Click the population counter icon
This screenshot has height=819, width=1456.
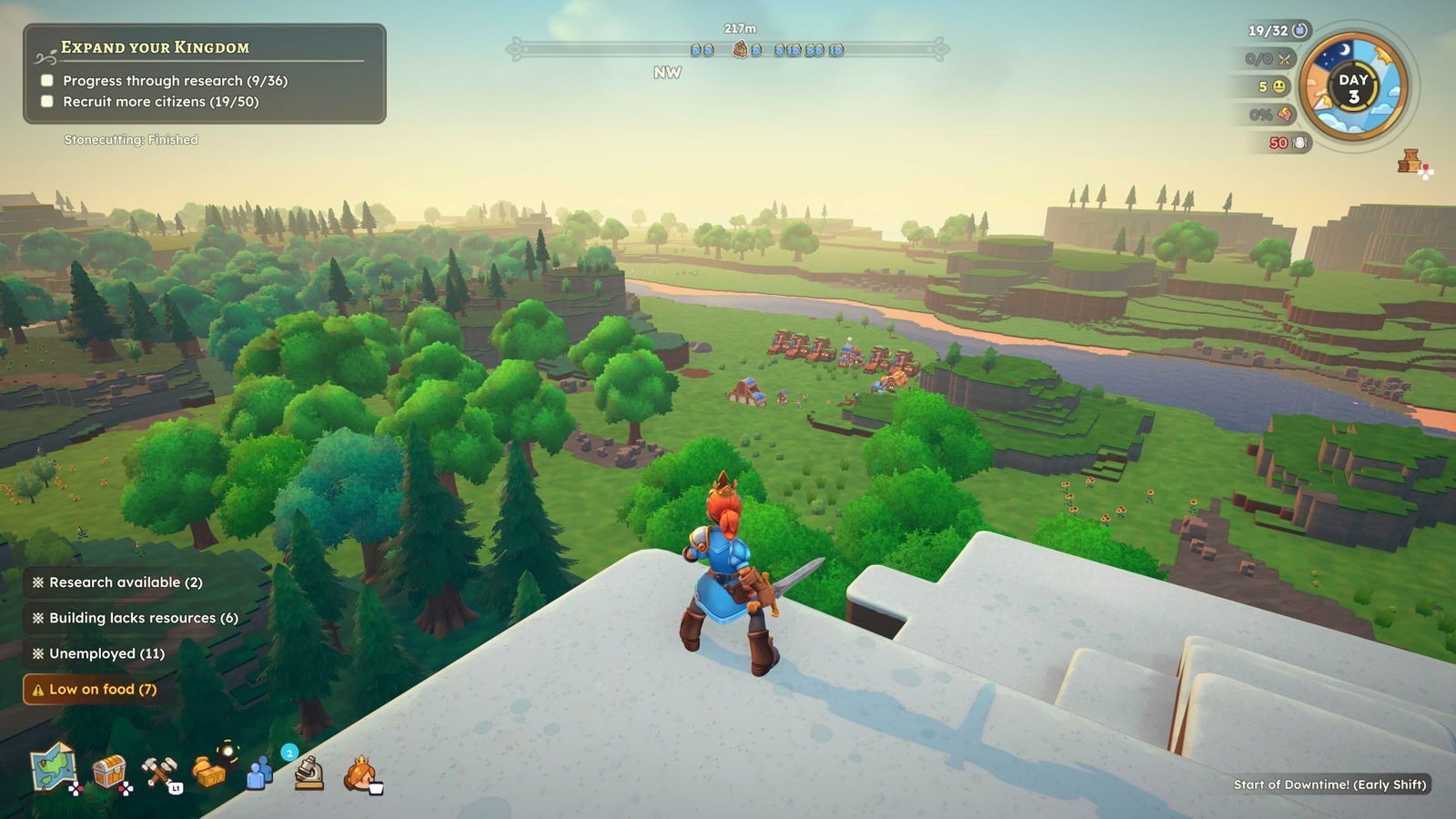pos(1299,31)
